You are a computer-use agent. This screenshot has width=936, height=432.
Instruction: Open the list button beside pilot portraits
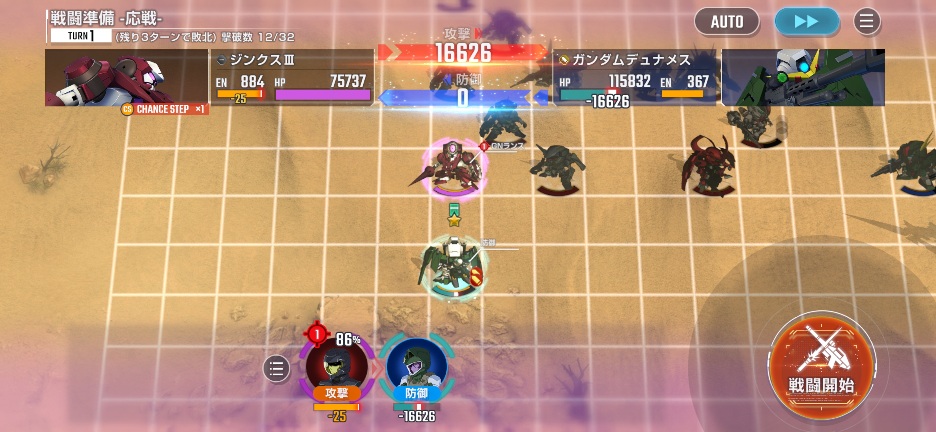pyautogui.click(x=277, y=369)
